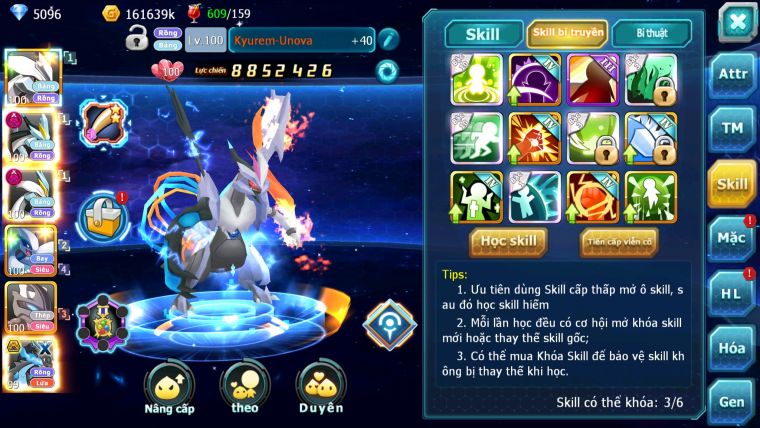The width and height of the screenshot is (760, 428).
Task: Switch to the Skill tab at top
Action: pos(484,34)
